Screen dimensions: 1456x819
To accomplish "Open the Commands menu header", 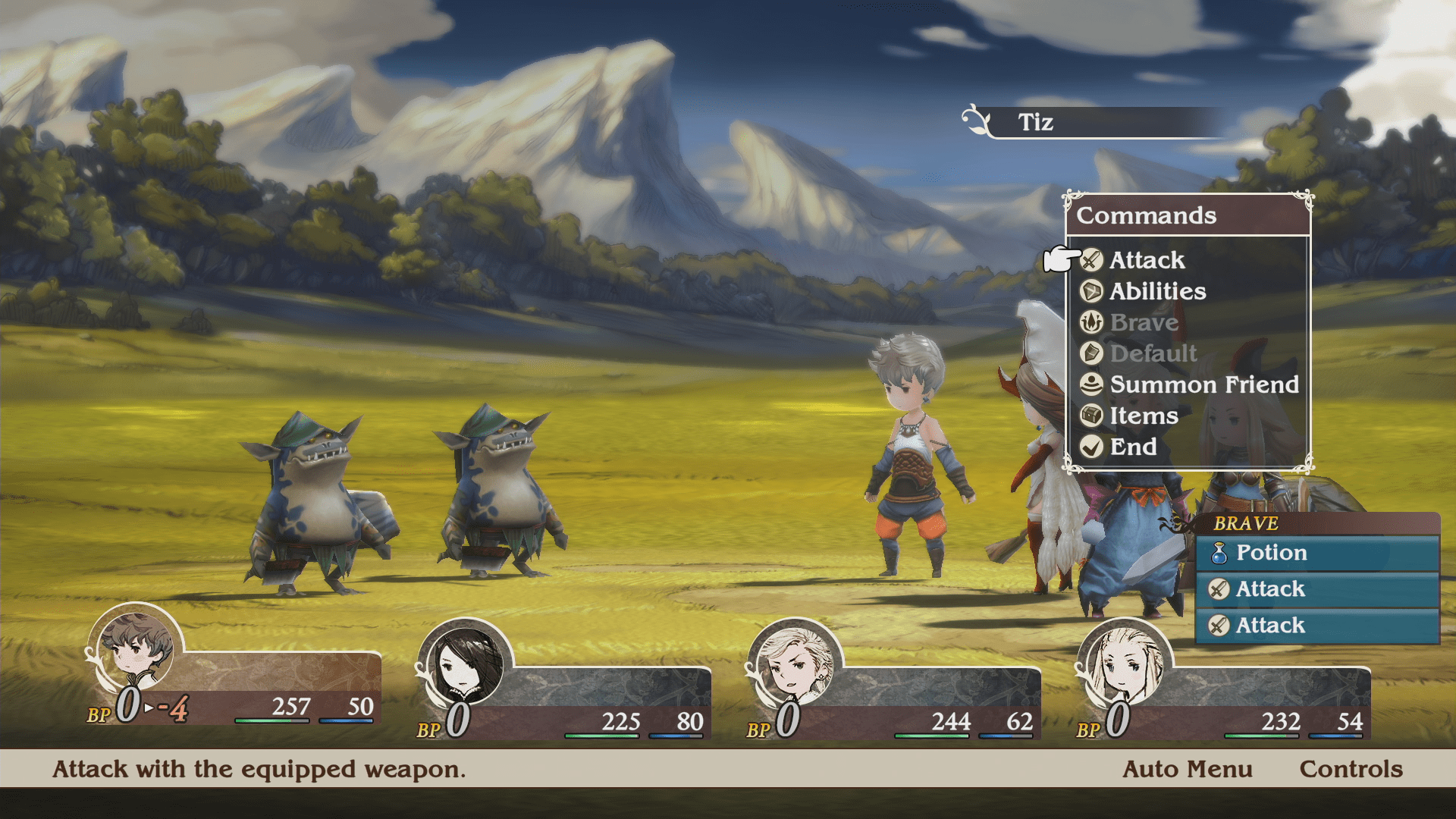I will 1147,216.
